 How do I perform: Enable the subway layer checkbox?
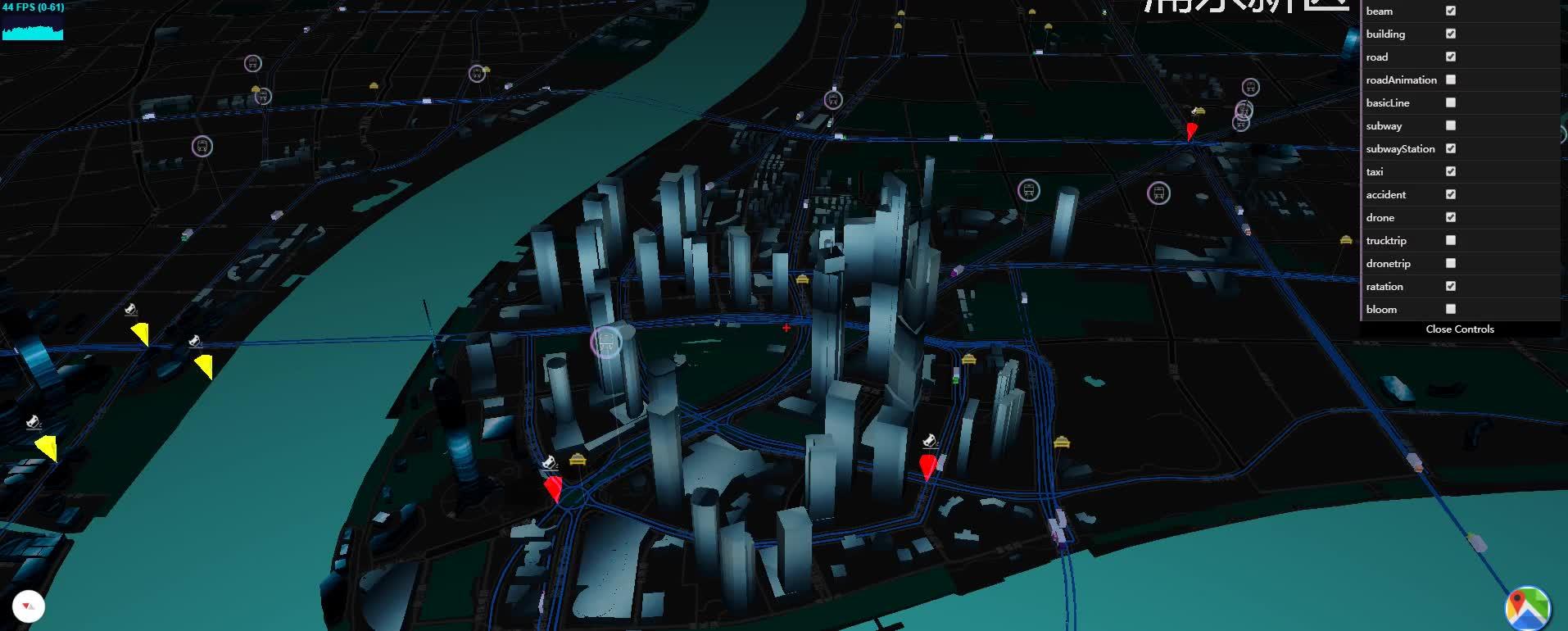point(1451,125)
